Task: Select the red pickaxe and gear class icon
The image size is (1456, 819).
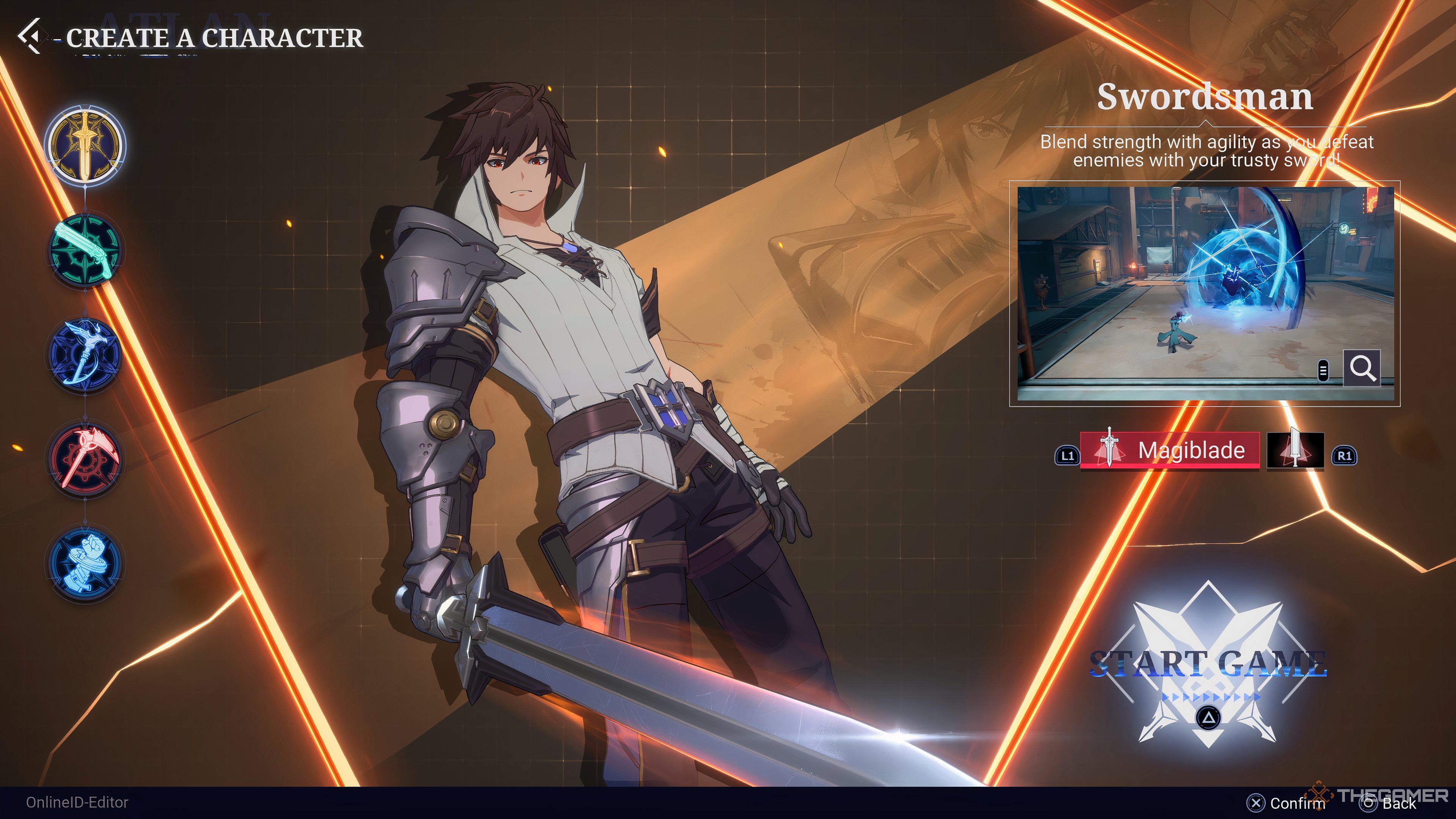Action: tap(85, 458)
